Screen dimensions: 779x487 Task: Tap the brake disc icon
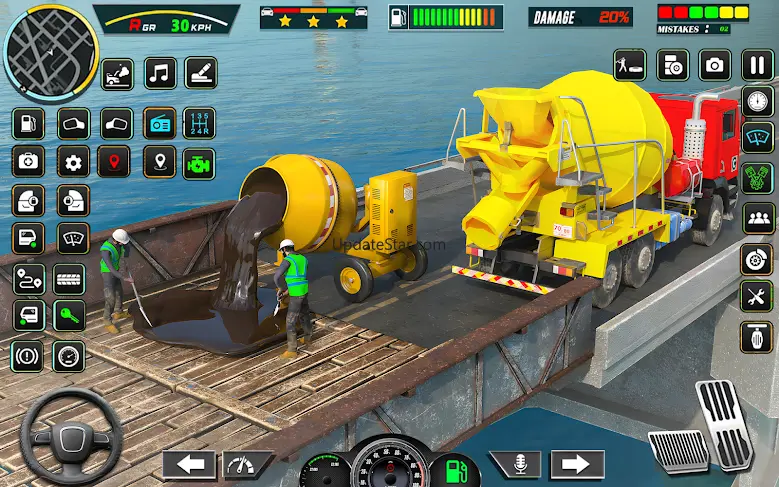756,256
